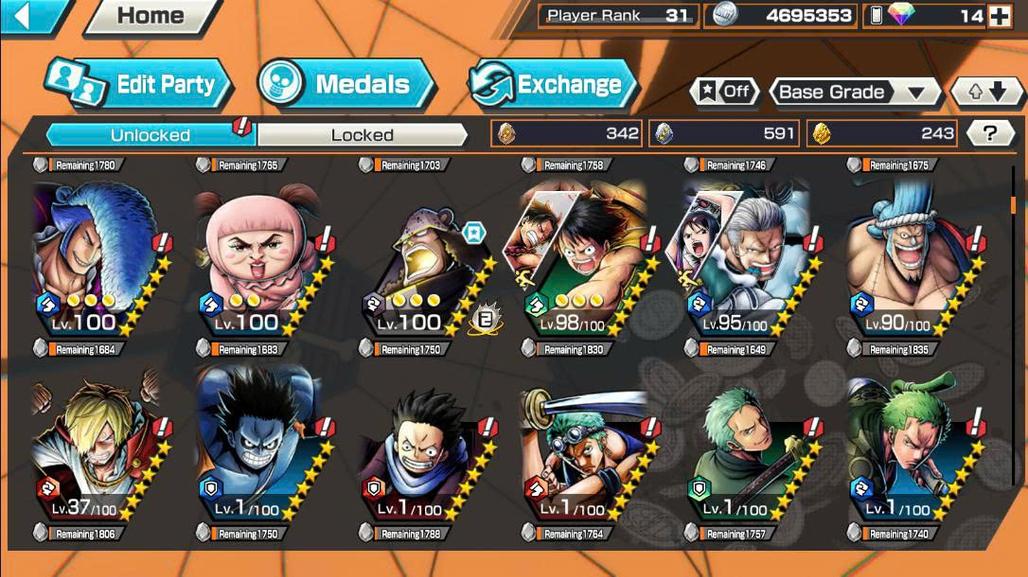Open the question mark help button
The width and height of the screenshot is (1028, 577).
pos(990,133)
